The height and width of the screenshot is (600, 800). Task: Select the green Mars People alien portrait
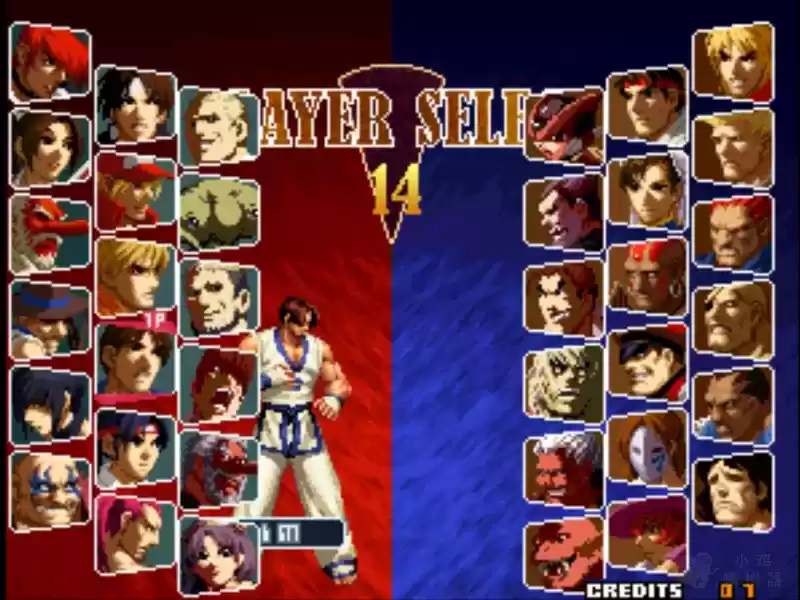point(218,212)
